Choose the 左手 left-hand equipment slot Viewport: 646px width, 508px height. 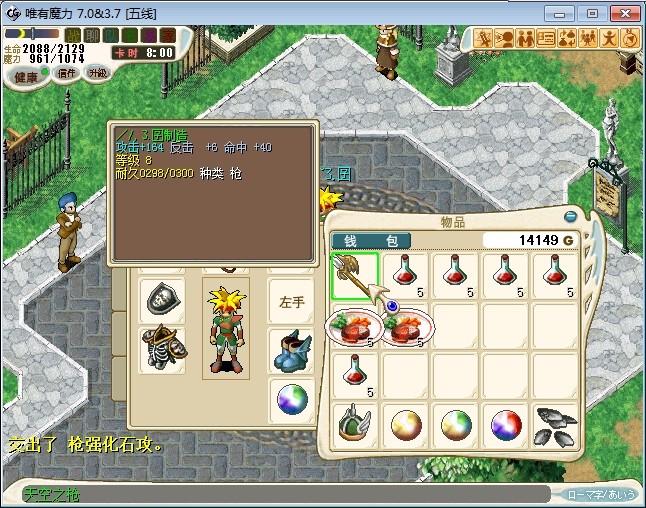291,299
